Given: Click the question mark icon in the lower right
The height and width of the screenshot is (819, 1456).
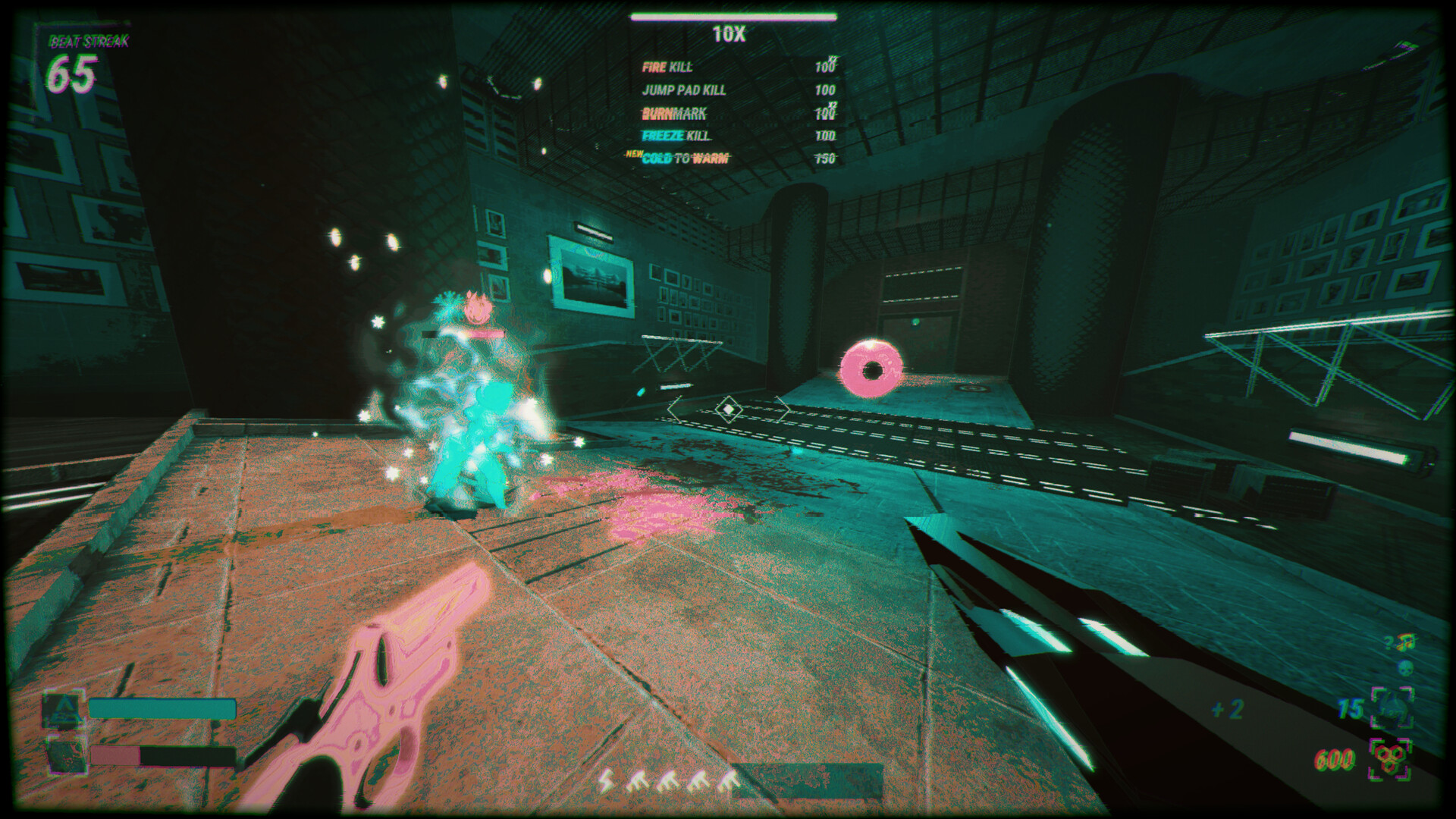Looking at the screenshot, I should (x=1388, y=643).
